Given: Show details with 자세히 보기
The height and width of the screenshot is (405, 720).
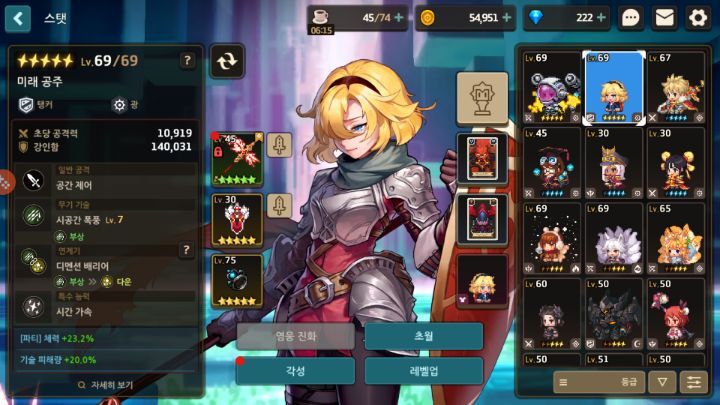Looking at the screenshot, I should (104, 384).
